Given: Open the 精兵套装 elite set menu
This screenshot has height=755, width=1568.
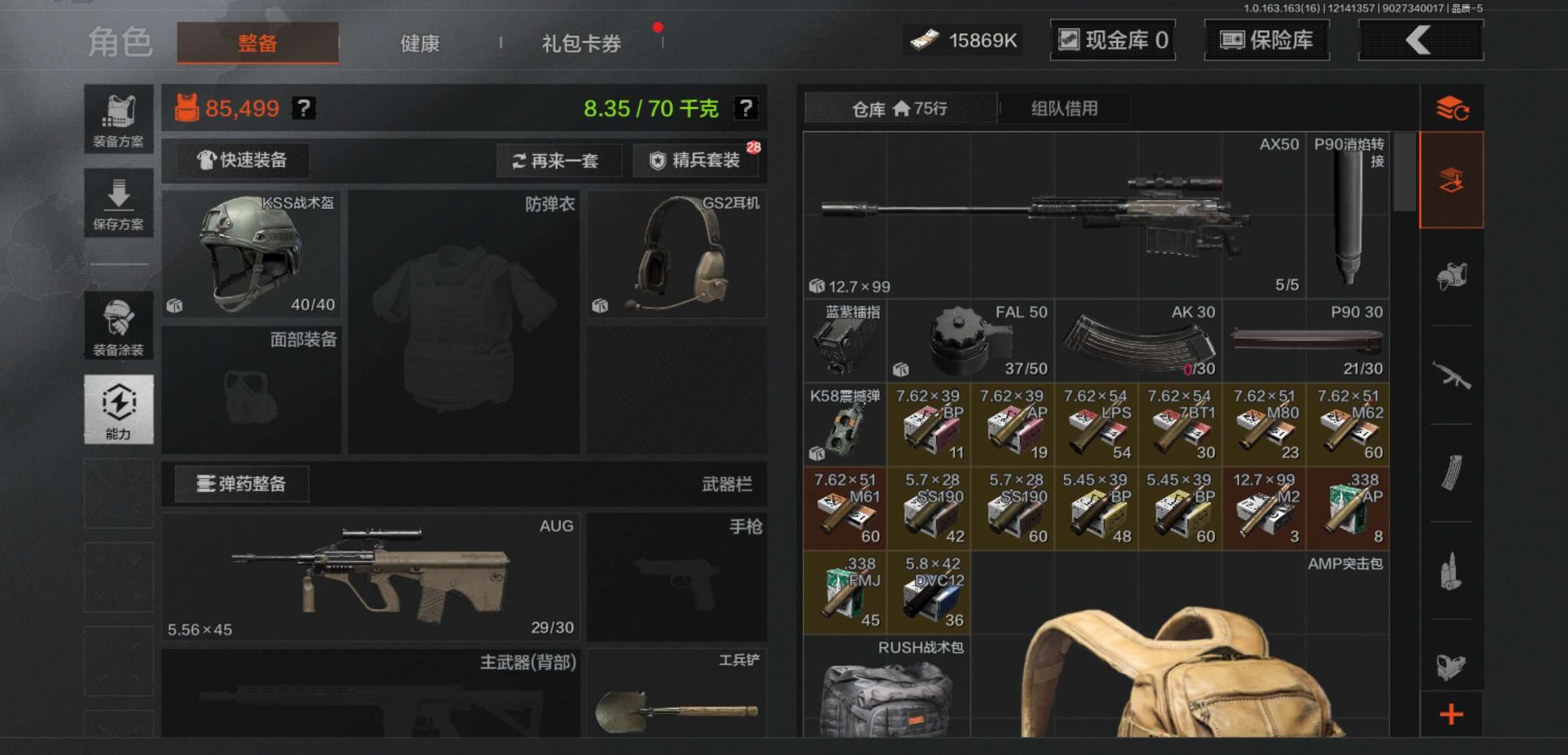Looking at the screenshot, I should 696,161.
